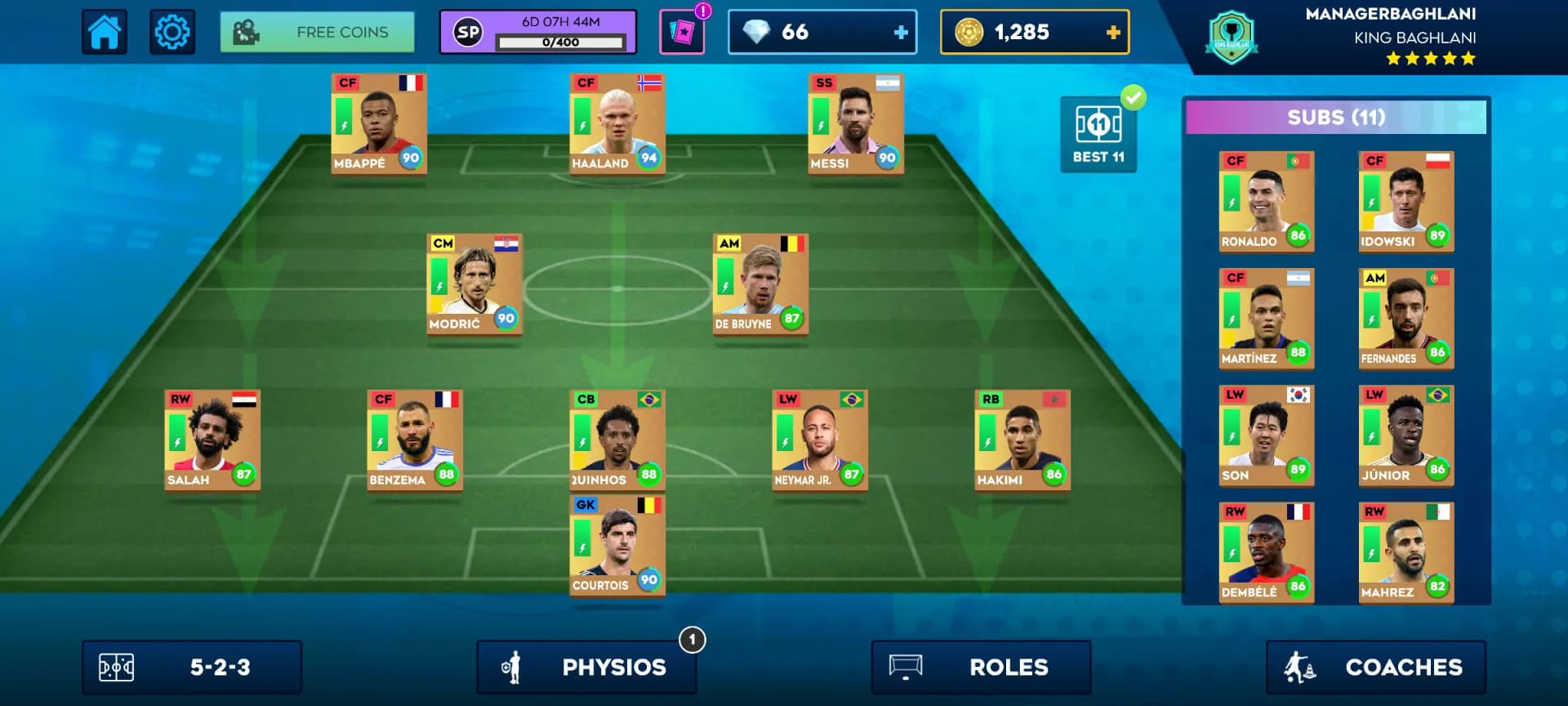Open the PHYSIOS menu

coord(586,668)
